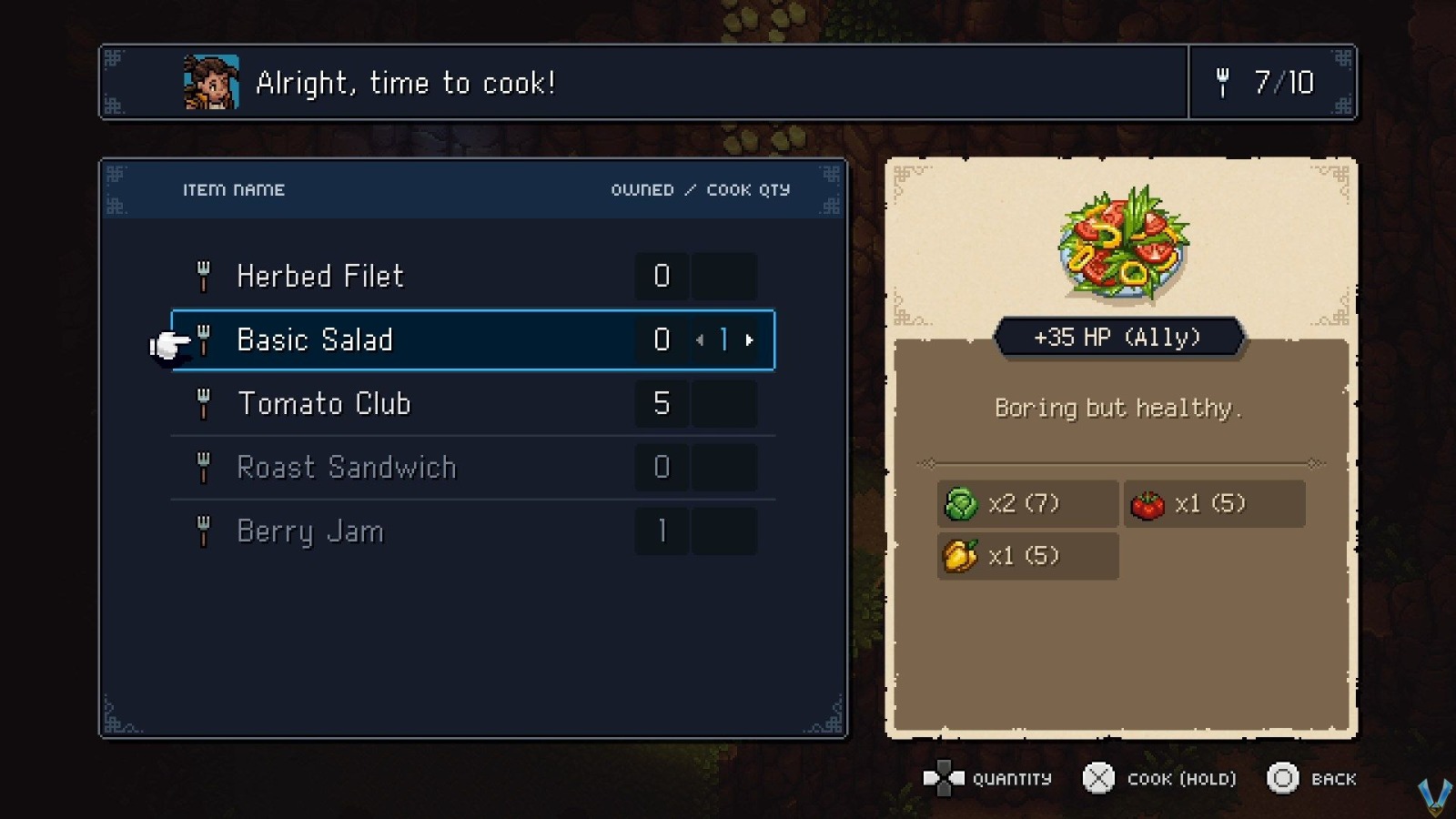Click the fork icon in the 7/10 counter
This screenshot has width=1456, height=819.
[1224, 83]
